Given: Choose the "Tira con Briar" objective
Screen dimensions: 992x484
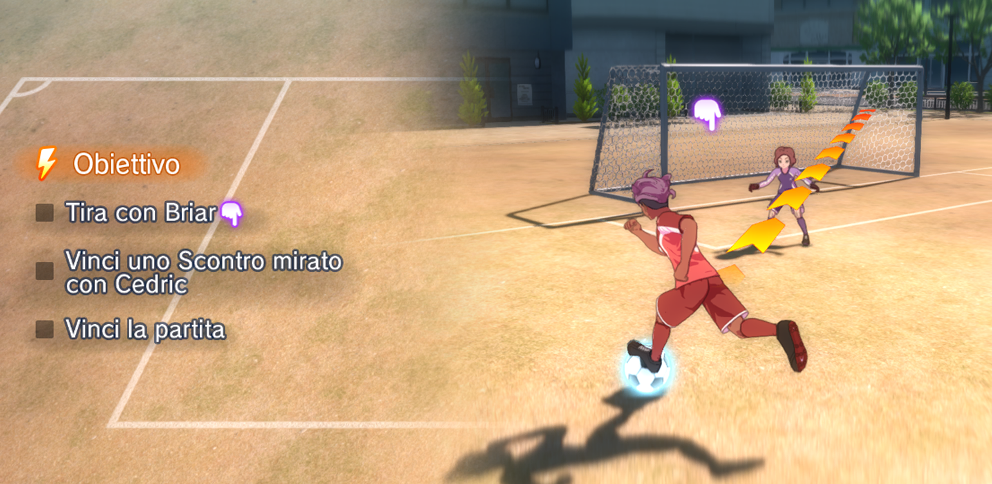Looking at the screenshot, I should (x=140, y=212).
